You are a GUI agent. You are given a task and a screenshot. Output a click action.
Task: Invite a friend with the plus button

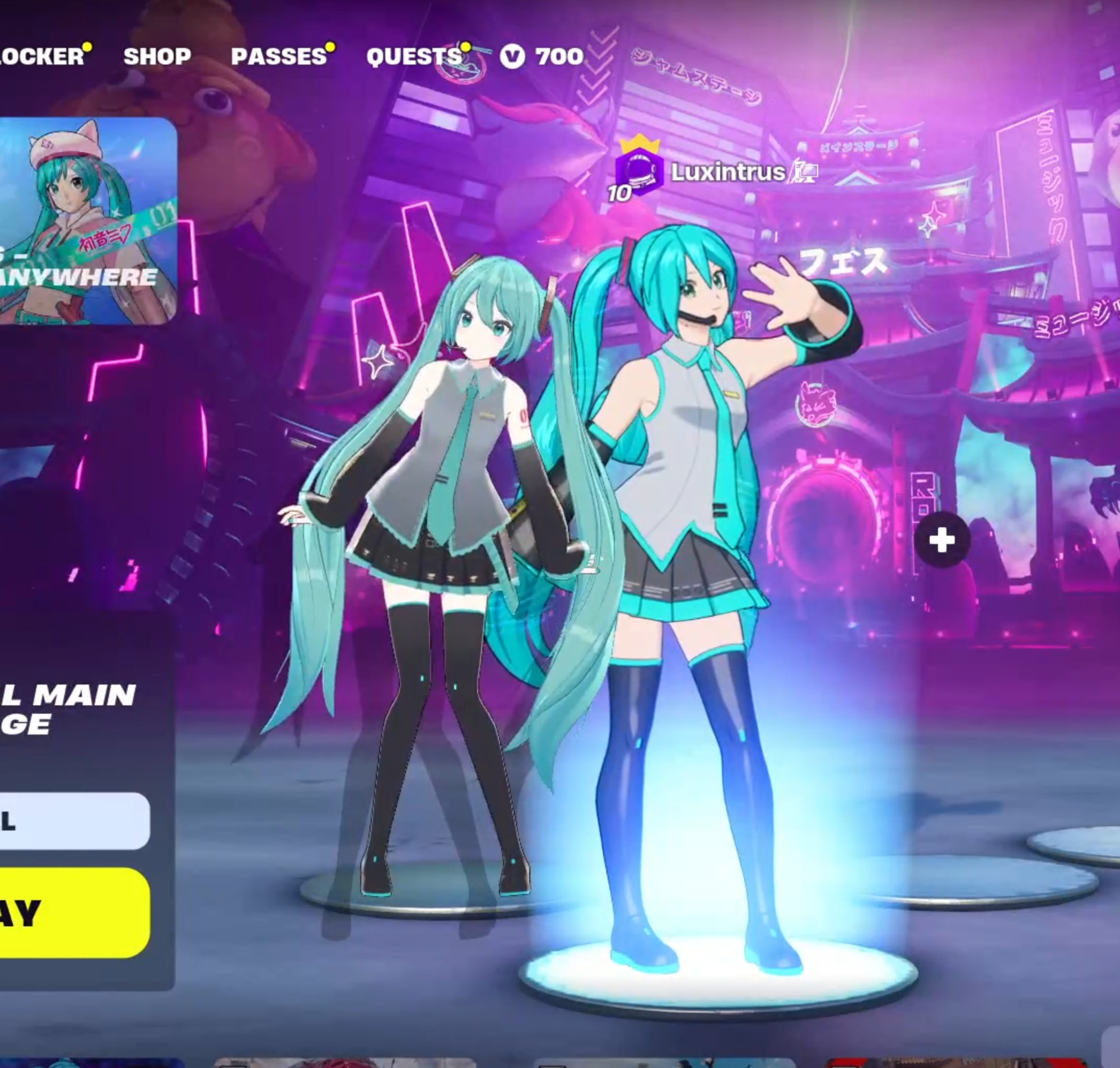pos(942,540)
